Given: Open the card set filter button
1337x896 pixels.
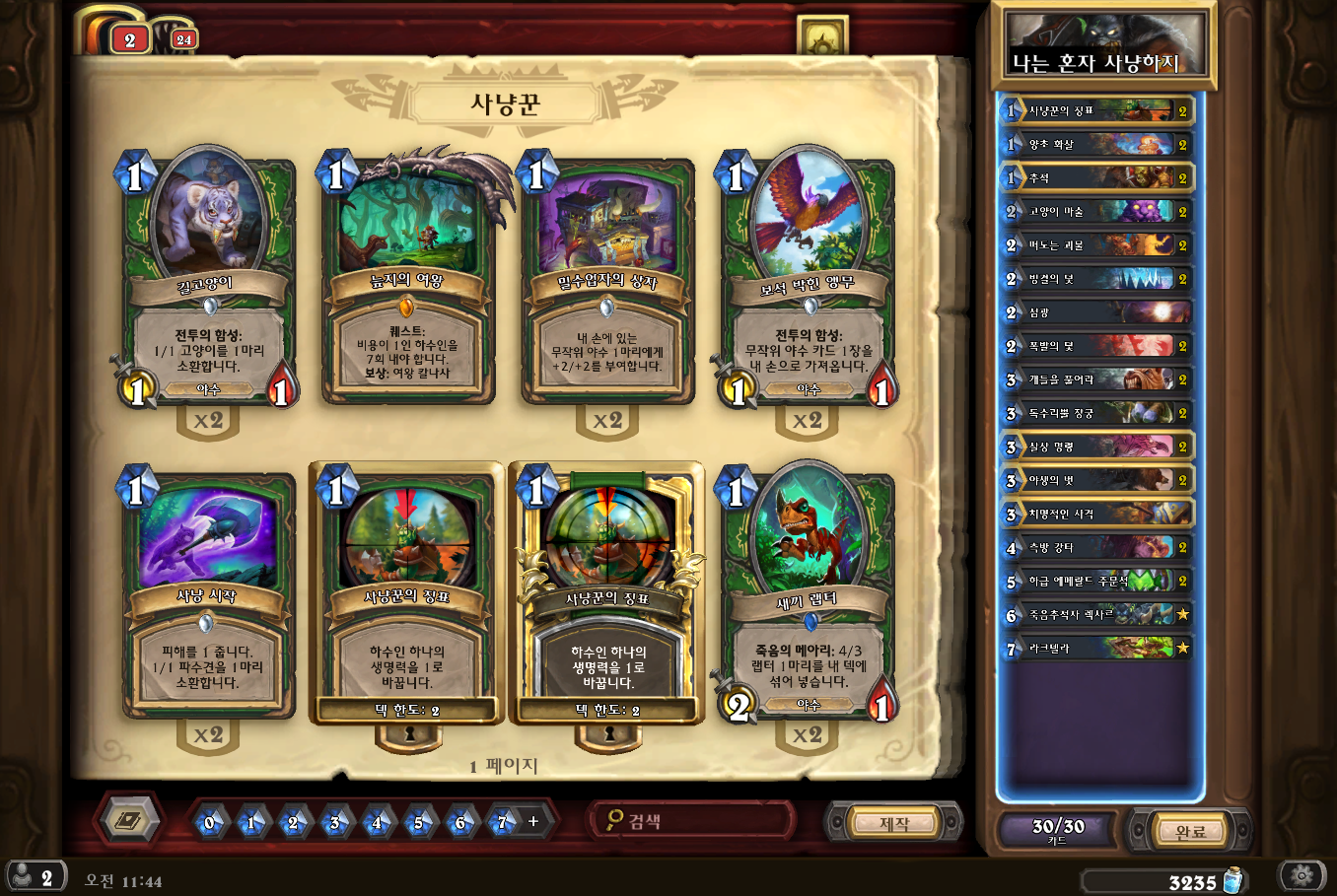Looking at the screenshot, I should [128, 820].
